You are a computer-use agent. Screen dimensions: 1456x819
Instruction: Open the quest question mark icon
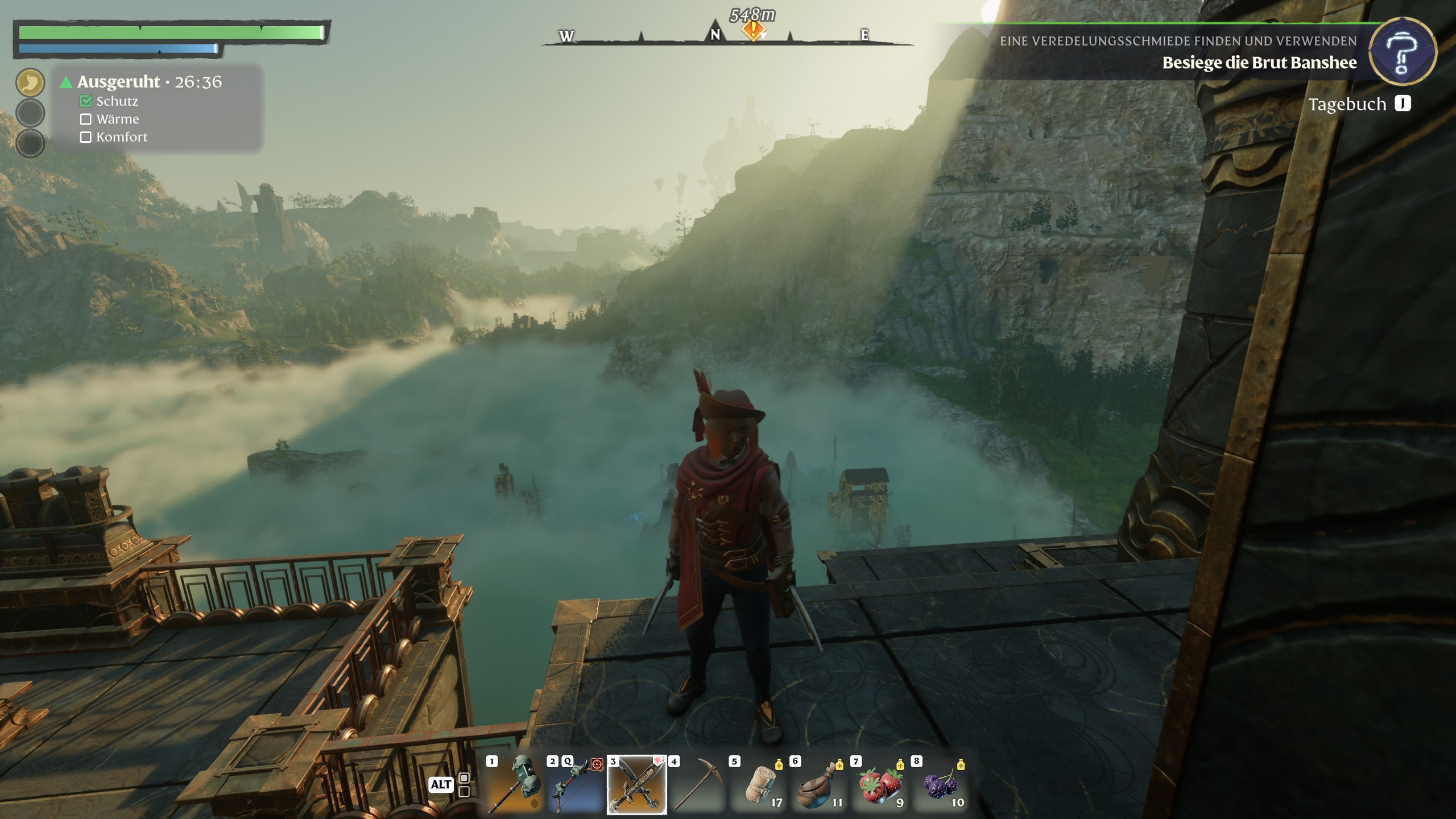(1402, 52)
